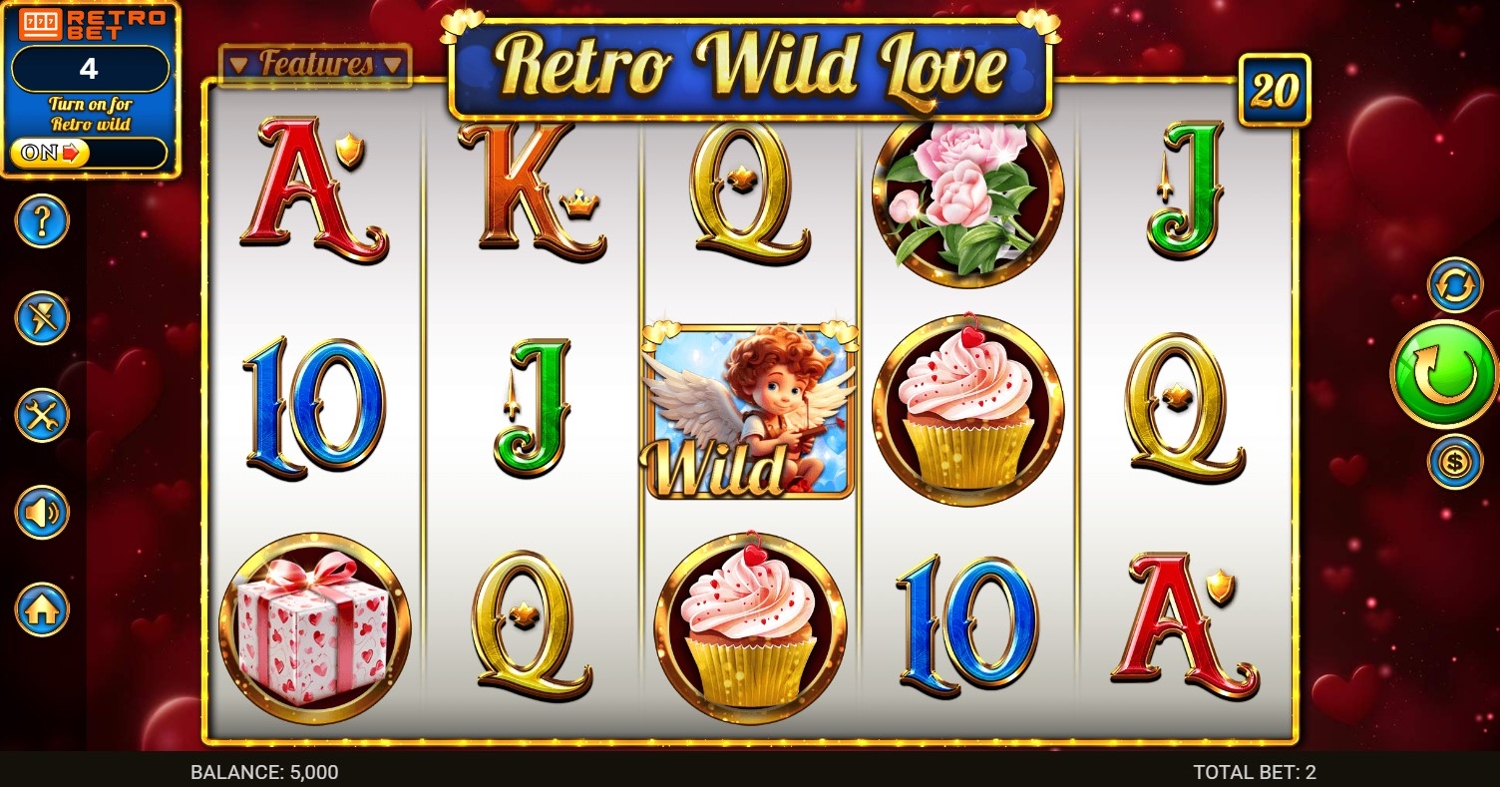
Task: Open the wrench and screwdriver settings
Action: click(x=42, y=415)
